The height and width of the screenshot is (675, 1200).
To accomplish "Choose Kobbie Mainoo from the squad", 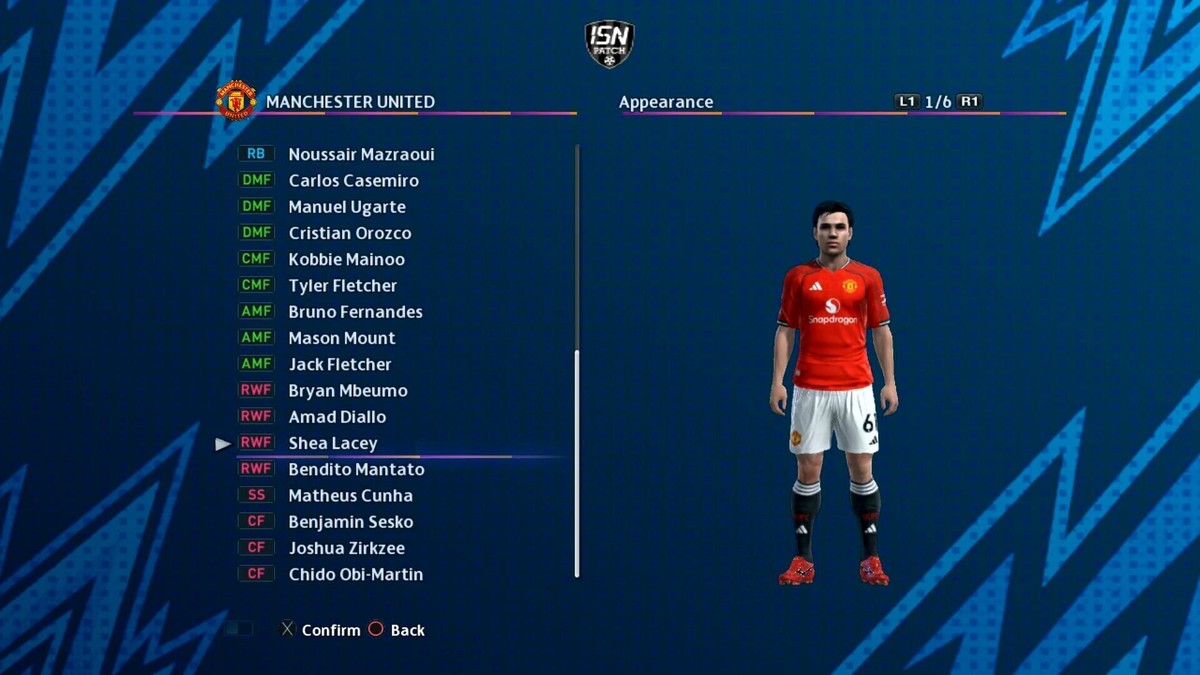I will coord(346,259).
